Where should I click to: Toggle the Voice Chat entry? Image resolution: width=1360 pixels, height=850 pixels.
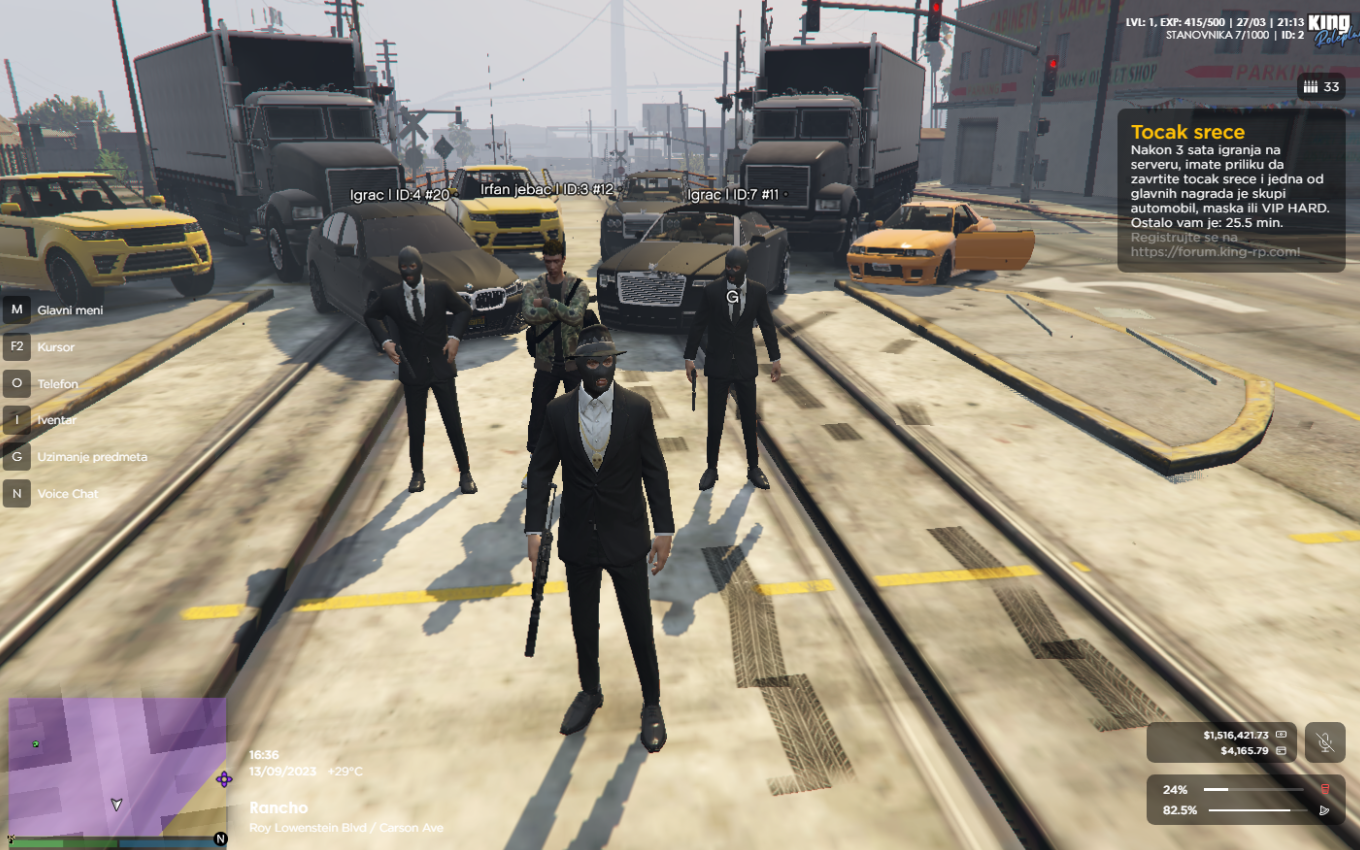69,494
